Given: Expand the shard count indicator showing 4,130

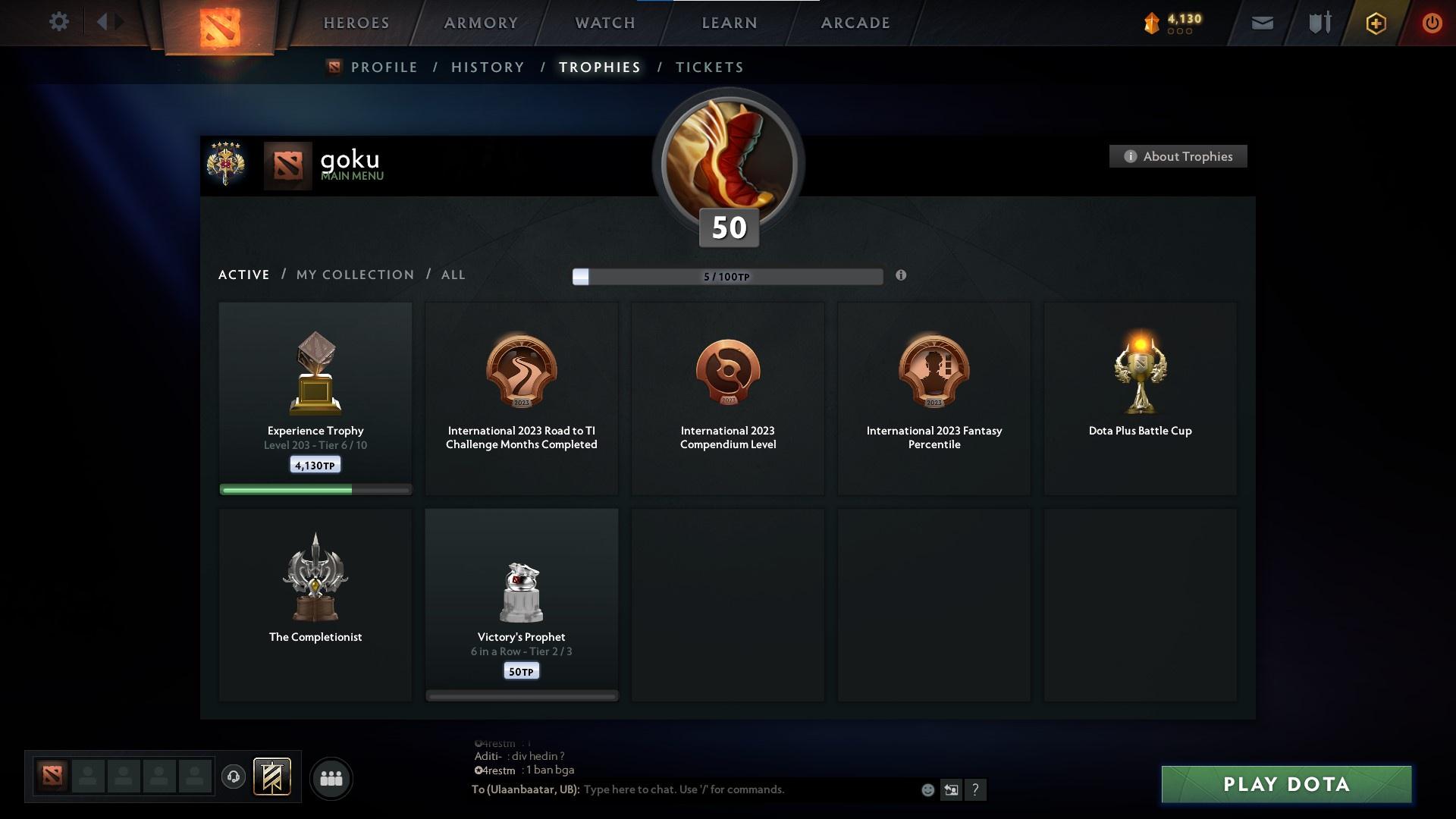Looking at the screenshot, I should (x=1176, y=23).
